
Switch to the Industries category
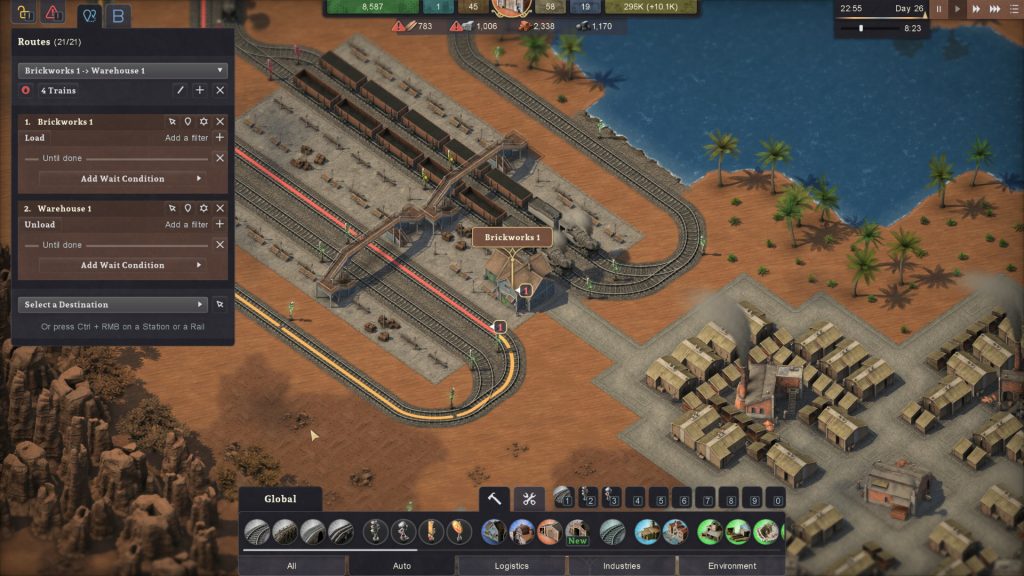(621, 566)
